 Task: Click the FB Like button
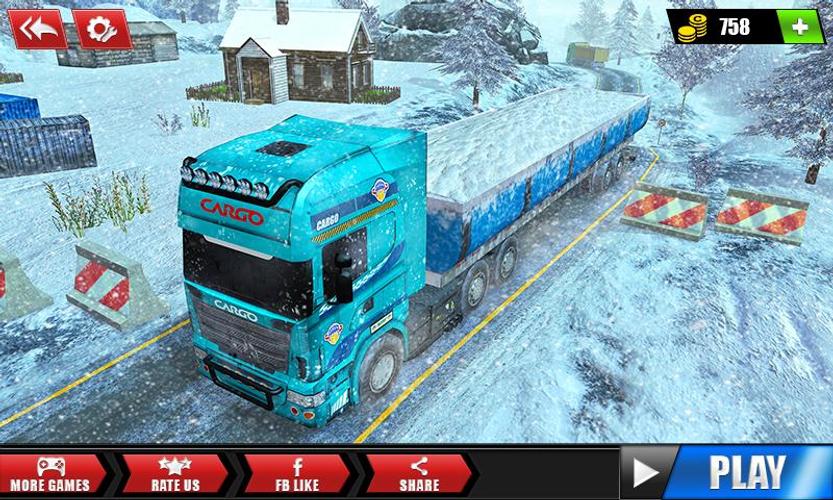click(x=297, y=474)
